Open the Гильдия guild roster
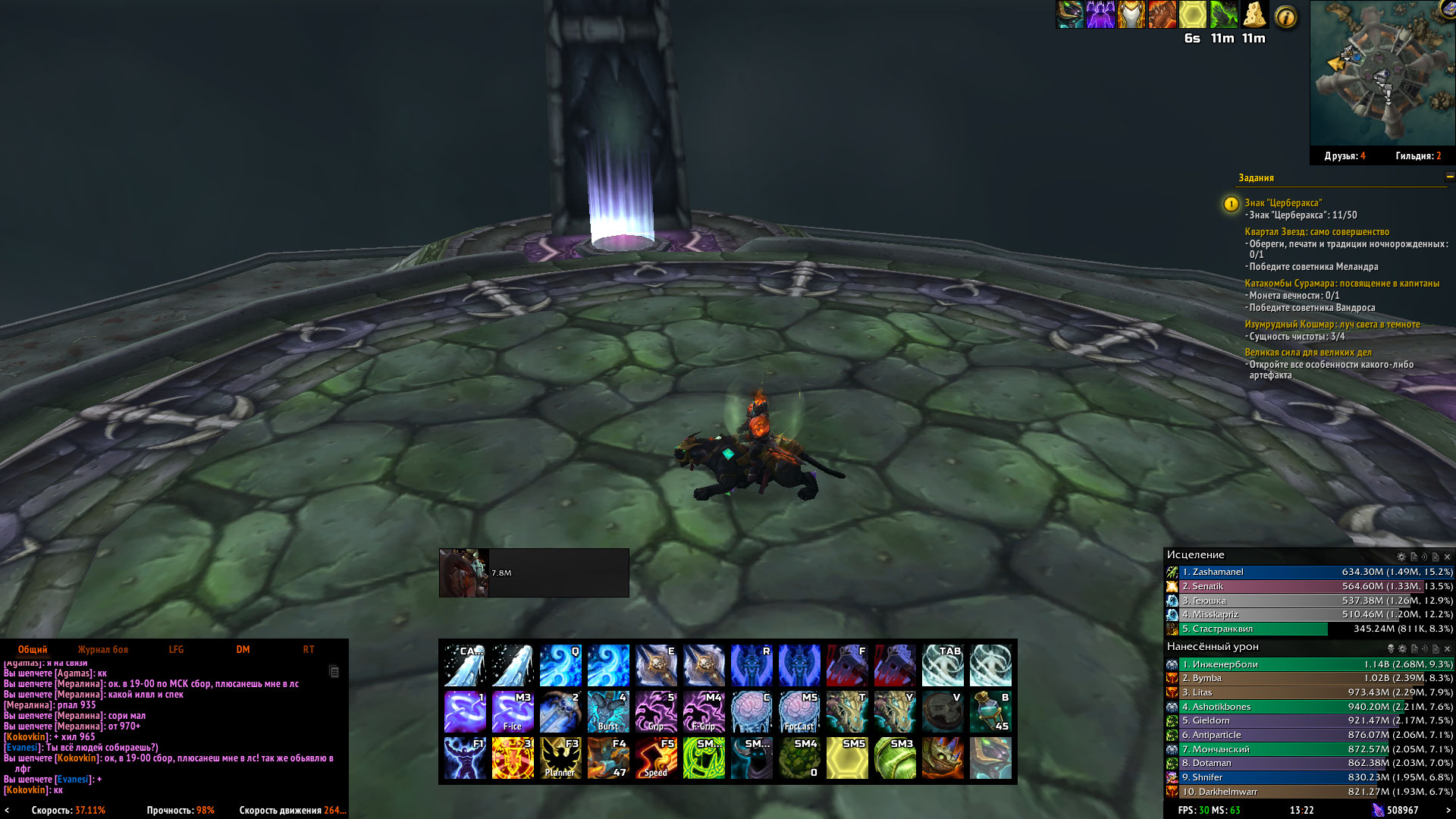 coord(1418,156)
